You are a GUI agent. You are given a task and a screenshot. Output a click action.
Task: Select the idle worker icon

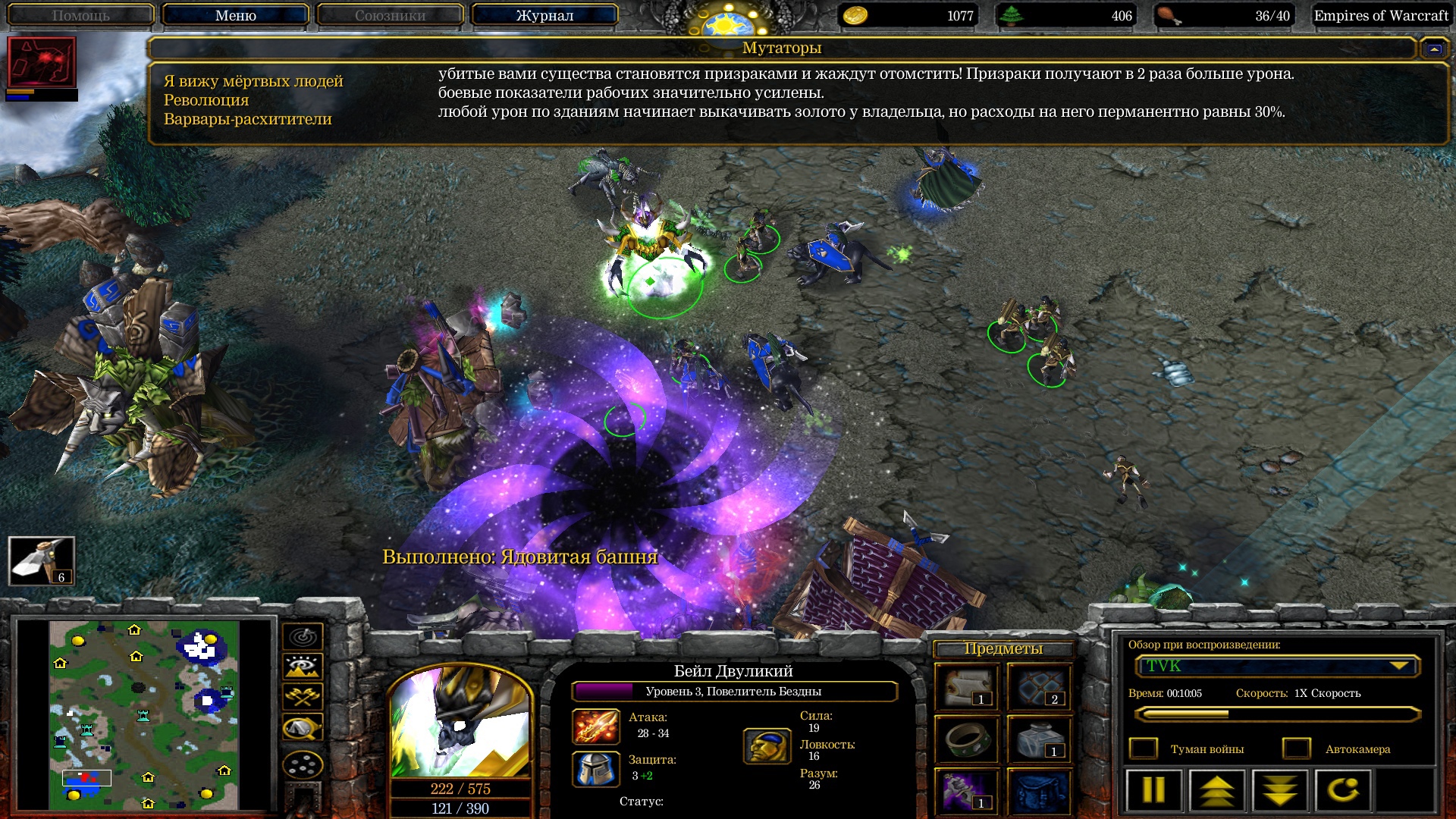[42, 561]
